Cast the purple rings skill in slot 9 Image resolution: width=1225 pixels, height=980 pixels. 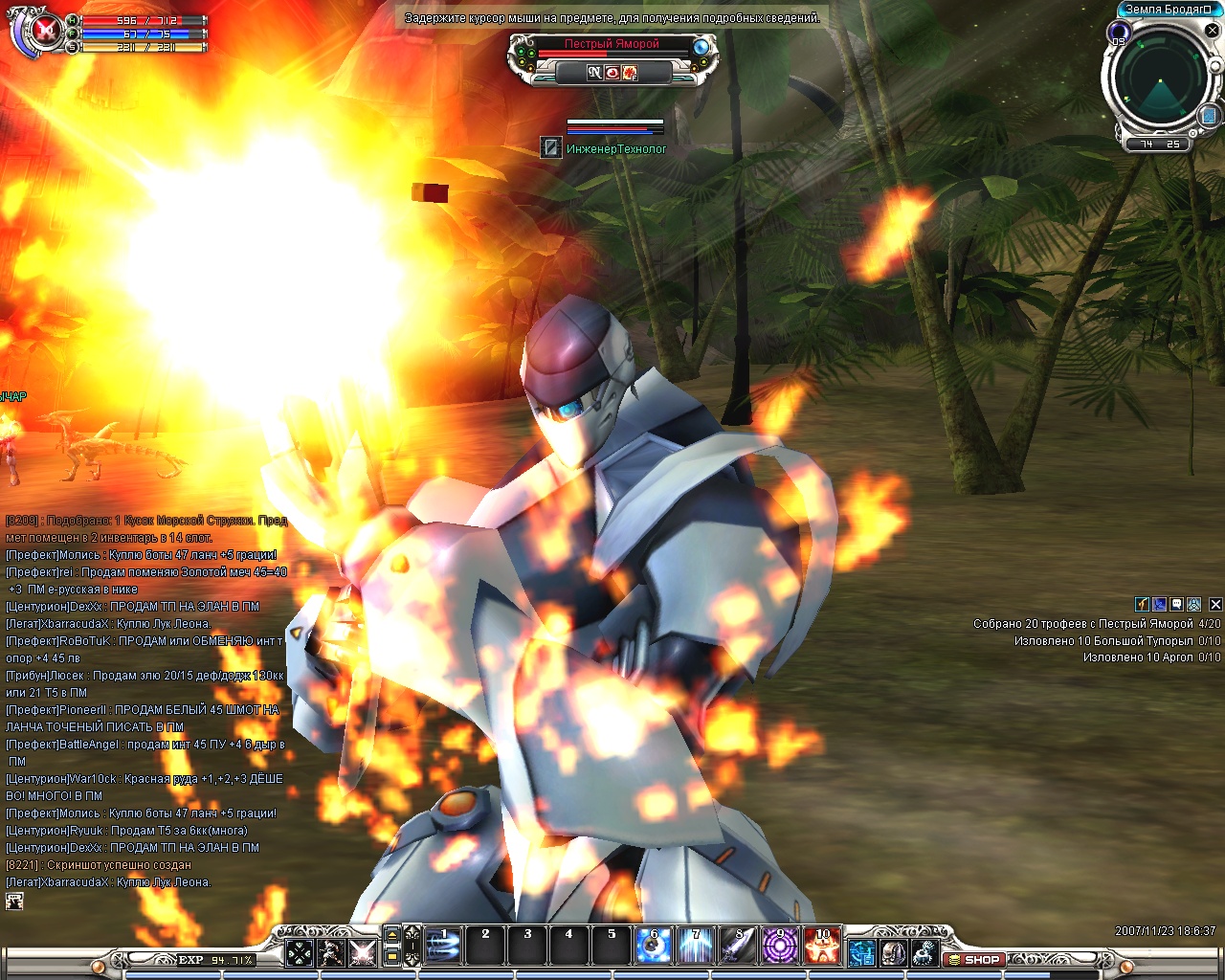(780, 946)
